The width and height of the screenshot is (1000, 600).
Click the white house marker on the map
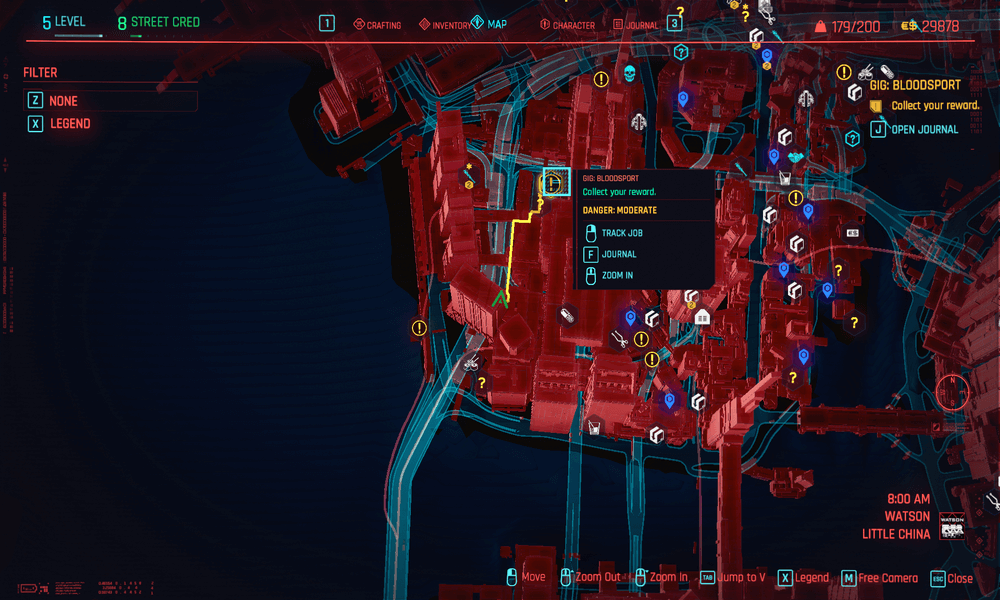(x=702, y=318)
